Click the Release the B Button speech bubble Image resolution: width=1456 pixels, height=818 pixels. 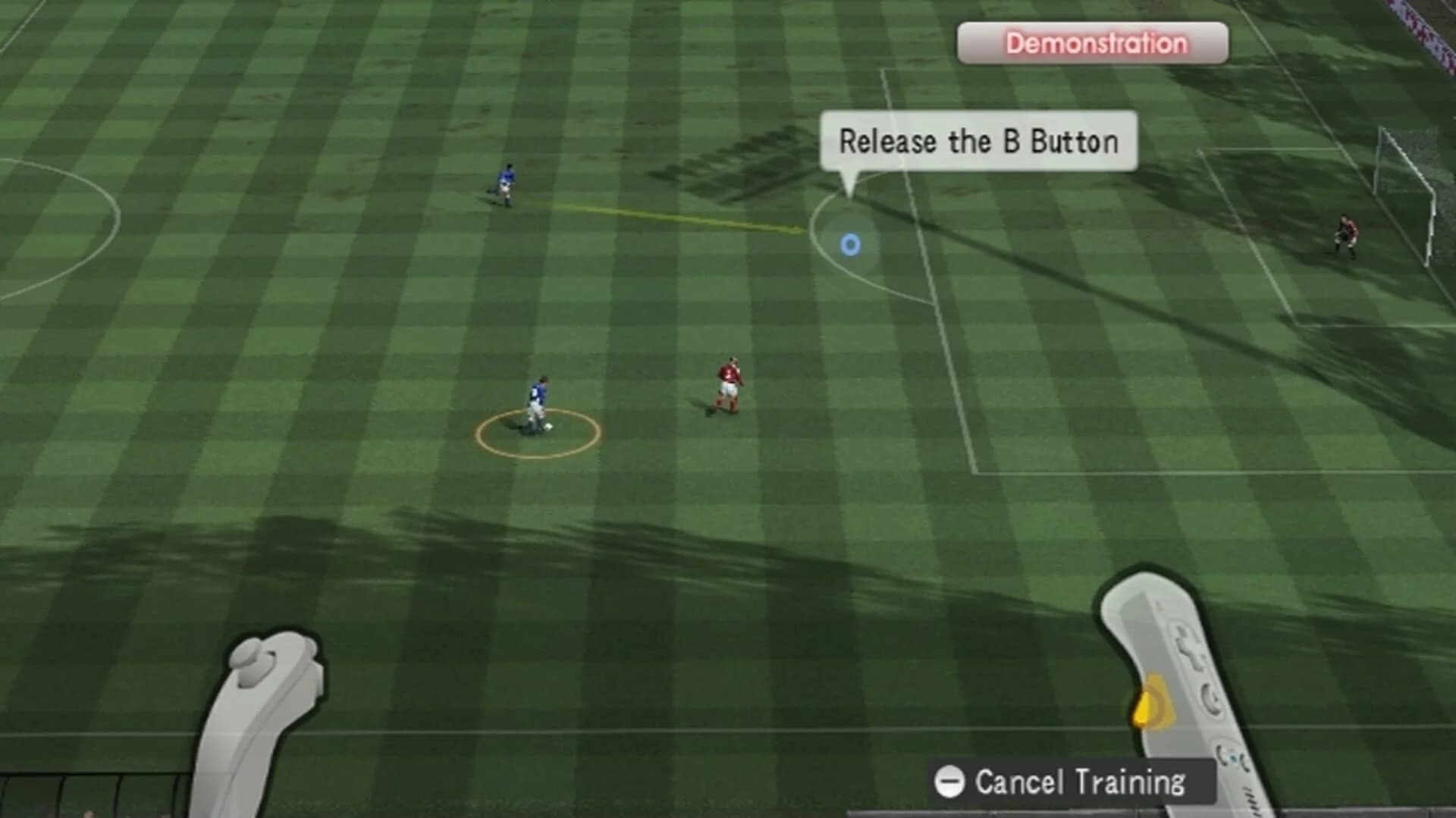(978, 142)
